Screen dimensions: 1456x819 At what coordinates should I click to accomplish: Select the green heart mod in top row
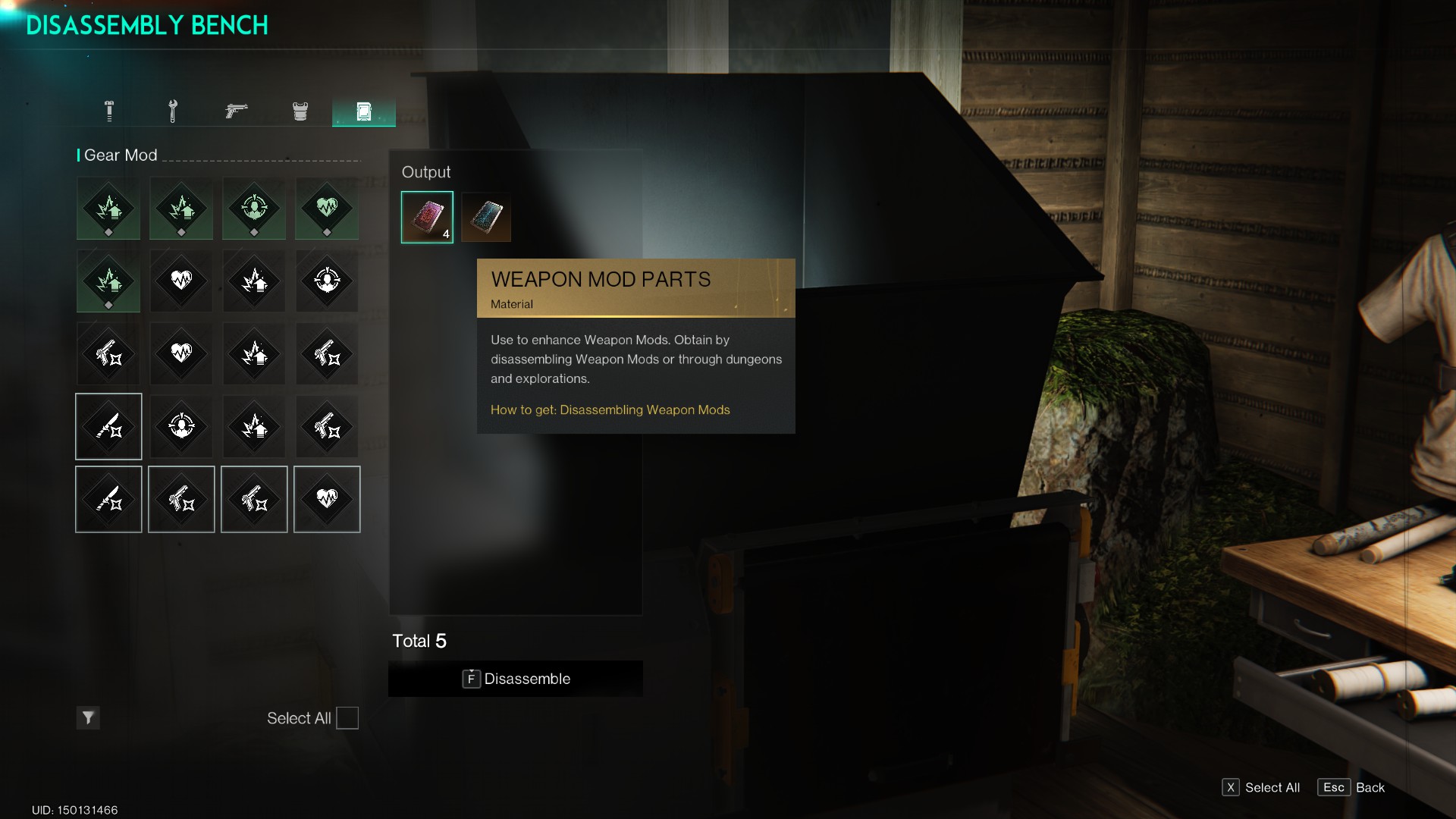327,209
